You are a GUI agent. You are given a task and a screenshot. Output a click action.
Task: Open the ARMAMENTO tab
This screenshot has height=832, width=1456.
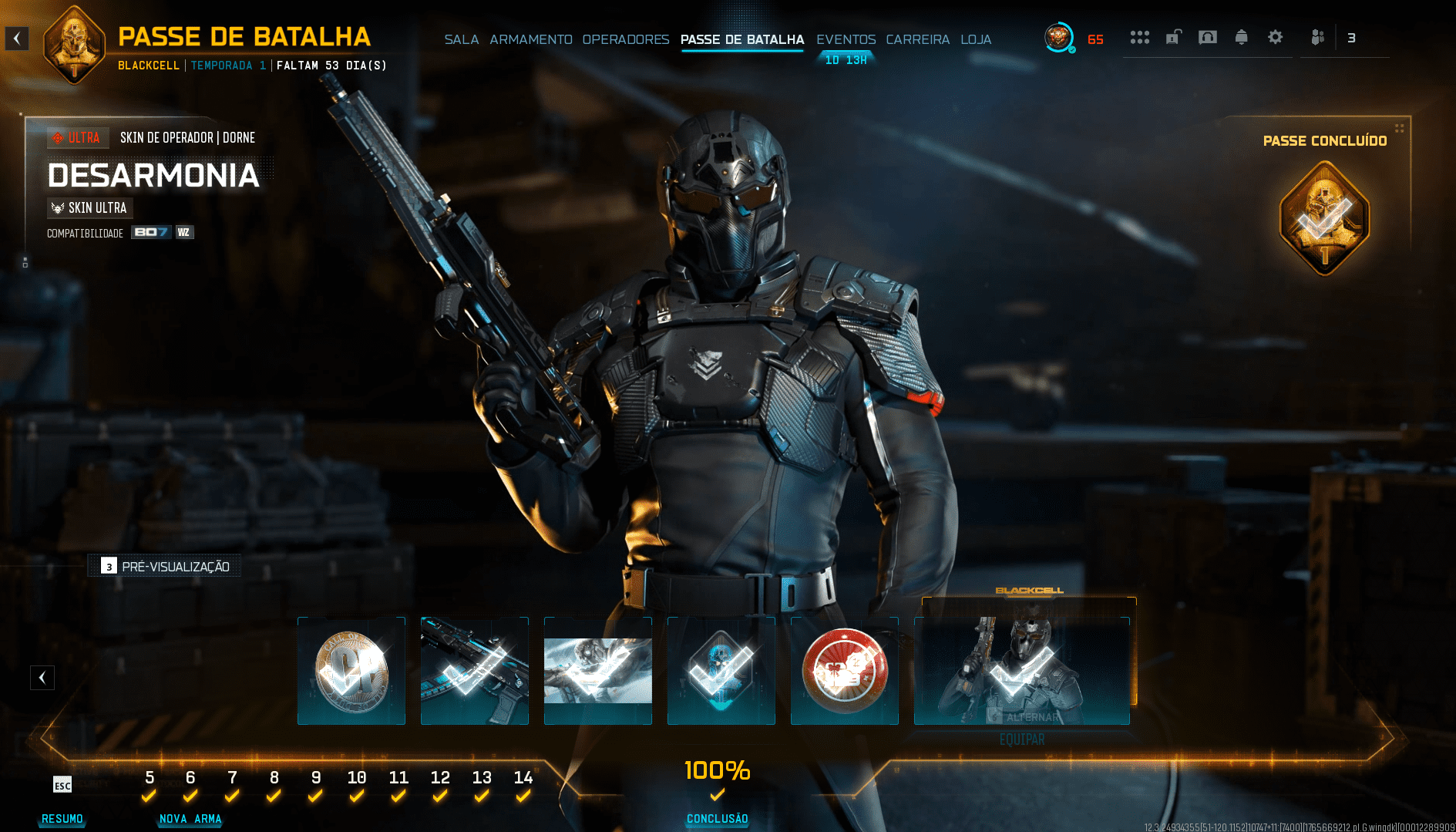[x=530, y=39]
